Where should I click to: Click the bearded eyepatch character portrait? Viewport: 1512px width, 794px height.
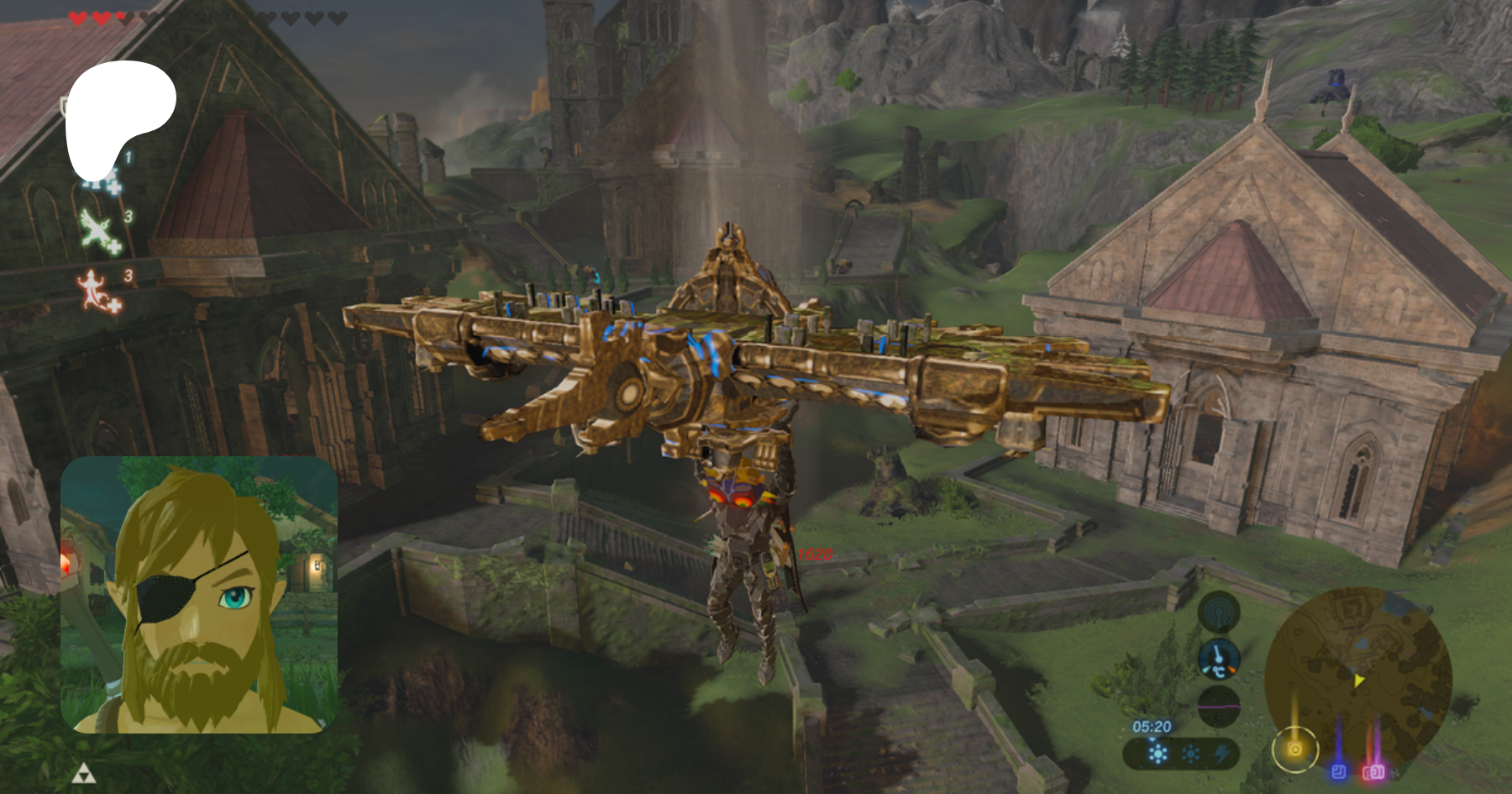click(199, 595)
